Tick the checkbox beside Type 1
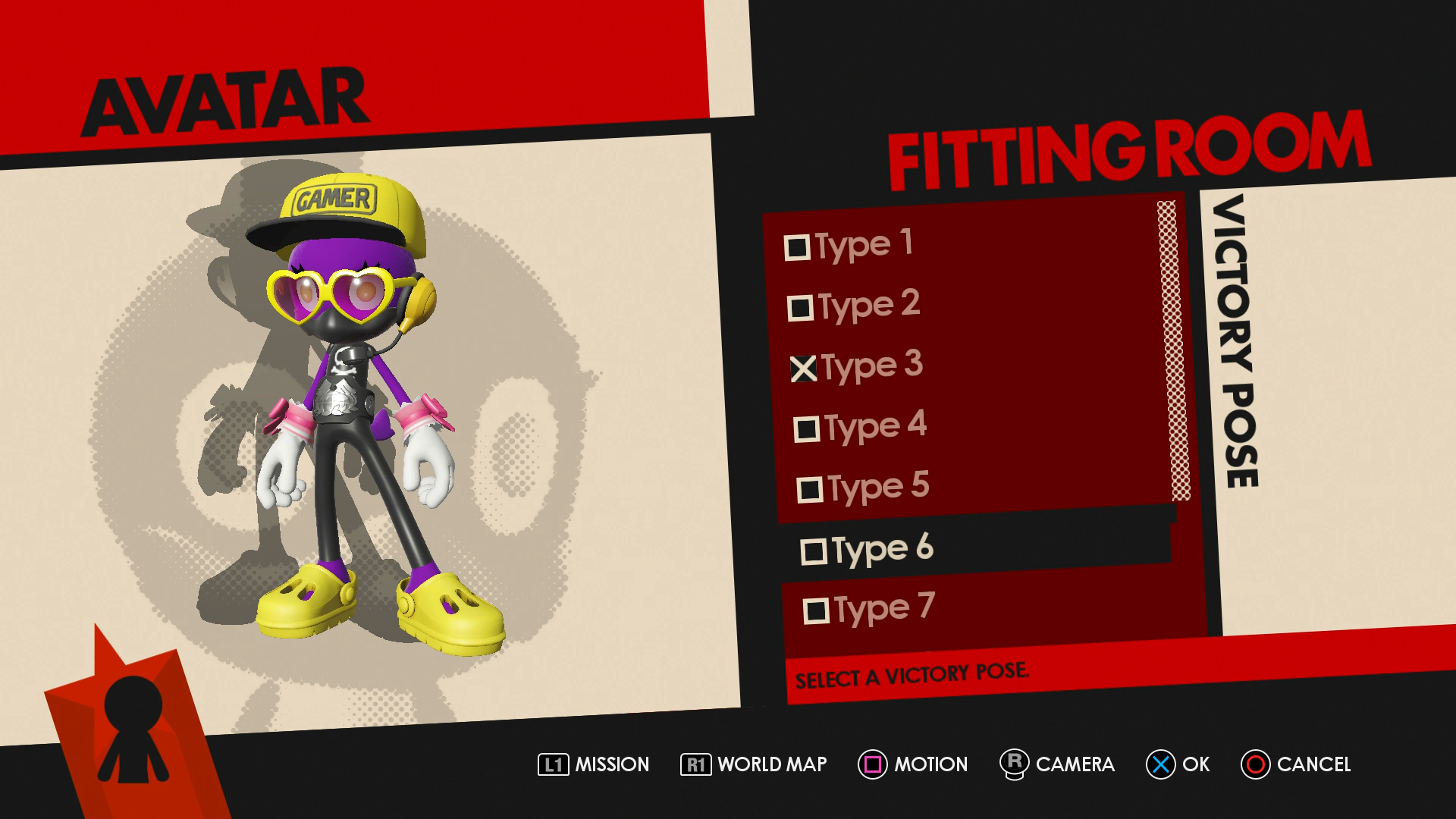Image resolution: width=1456 pixels, height=819 pixels. pyautogui.click(x=797, y=248)
